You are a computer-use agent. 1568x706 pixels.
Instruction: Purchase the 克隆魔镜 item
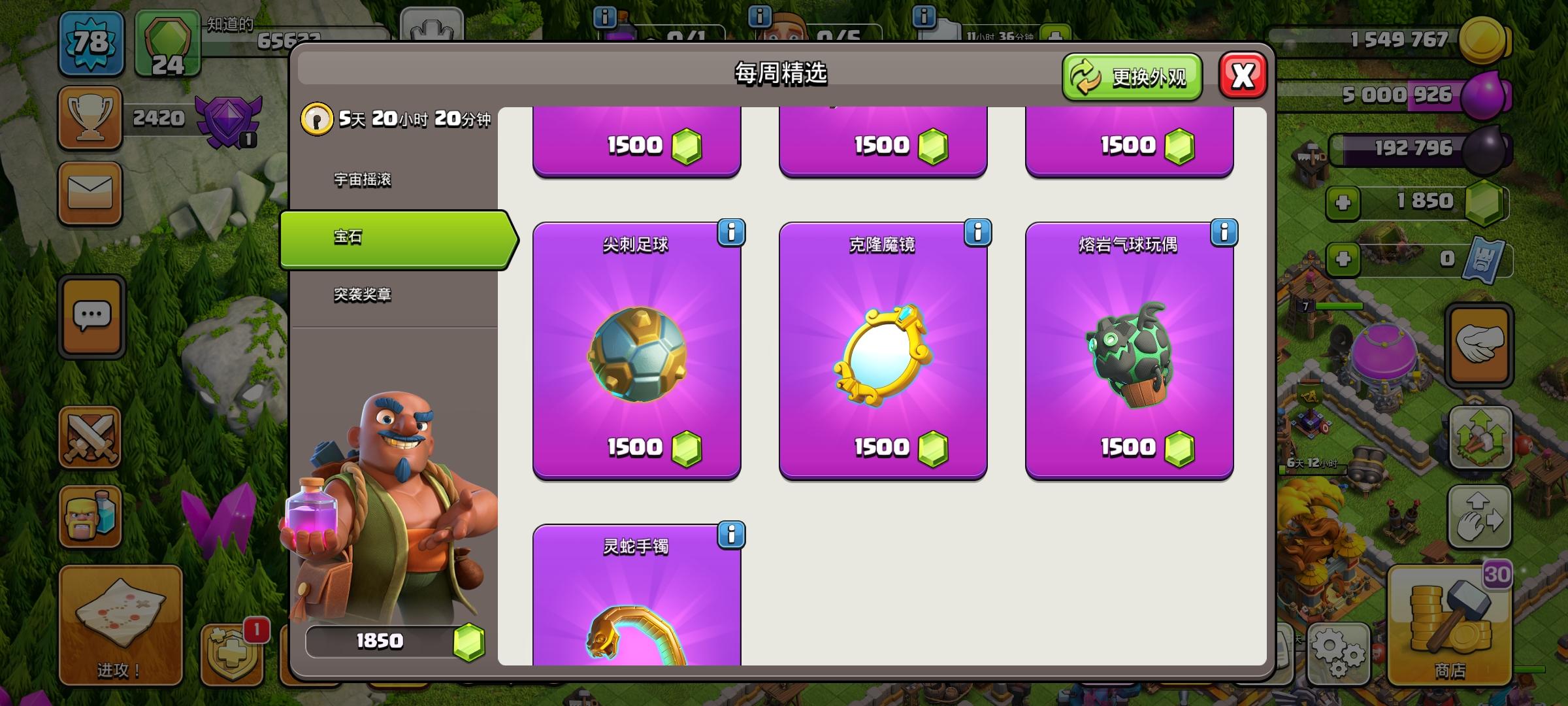point(883,448)
